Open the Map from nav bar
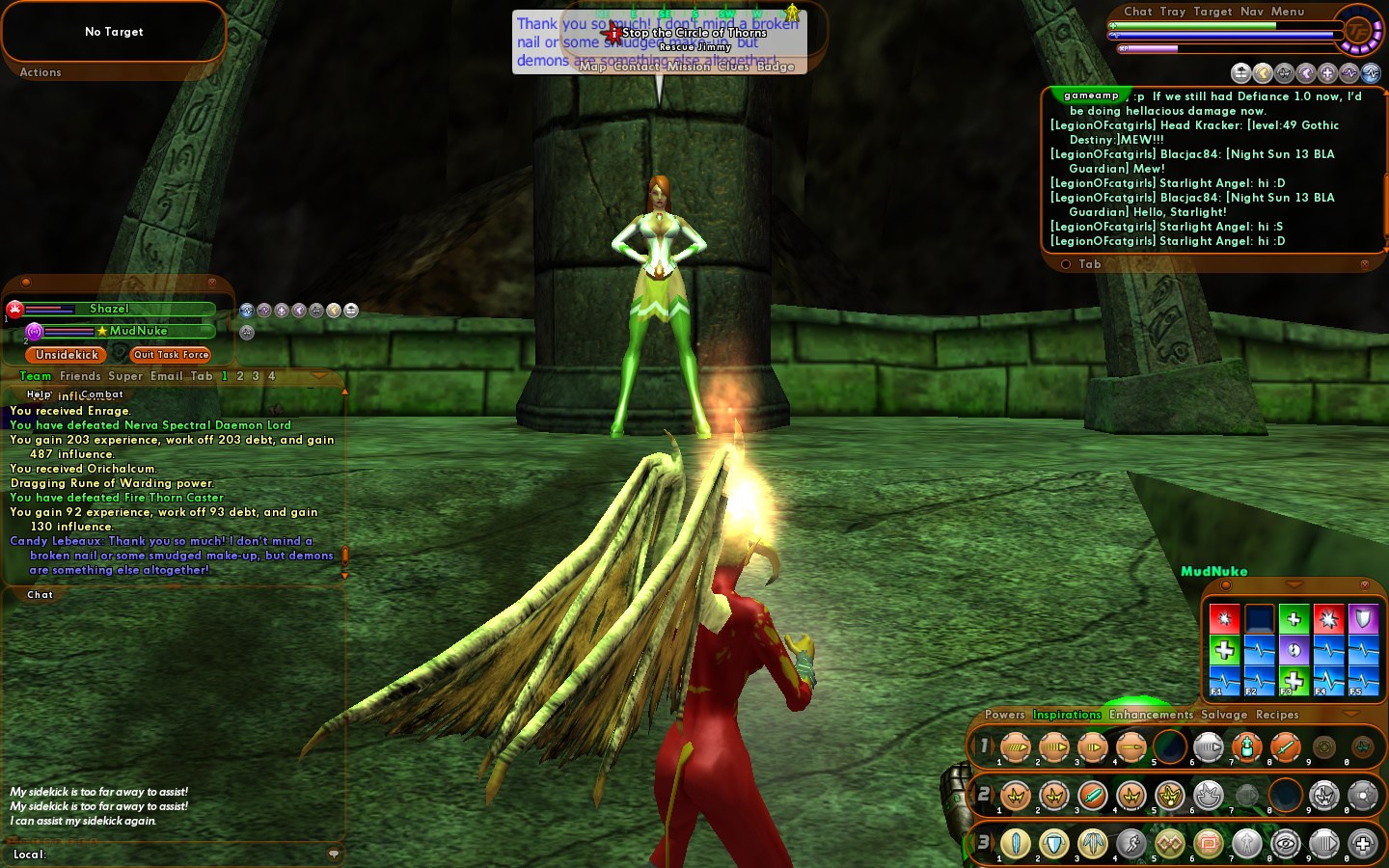The image size is (1389, 868). click(592, 67)
